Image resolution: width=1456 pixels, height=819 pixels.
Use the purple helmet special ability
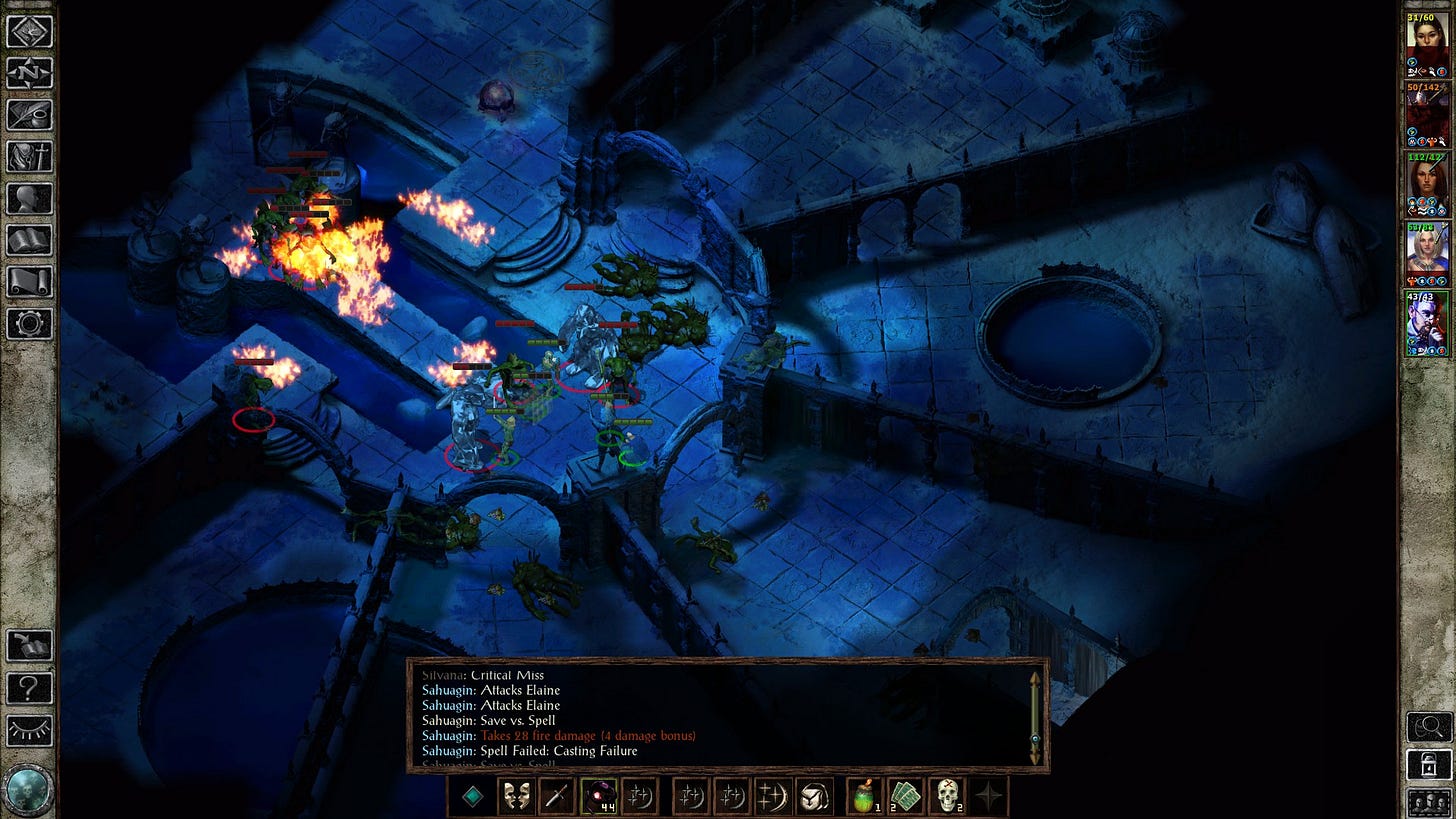click(x=600, y=796)
